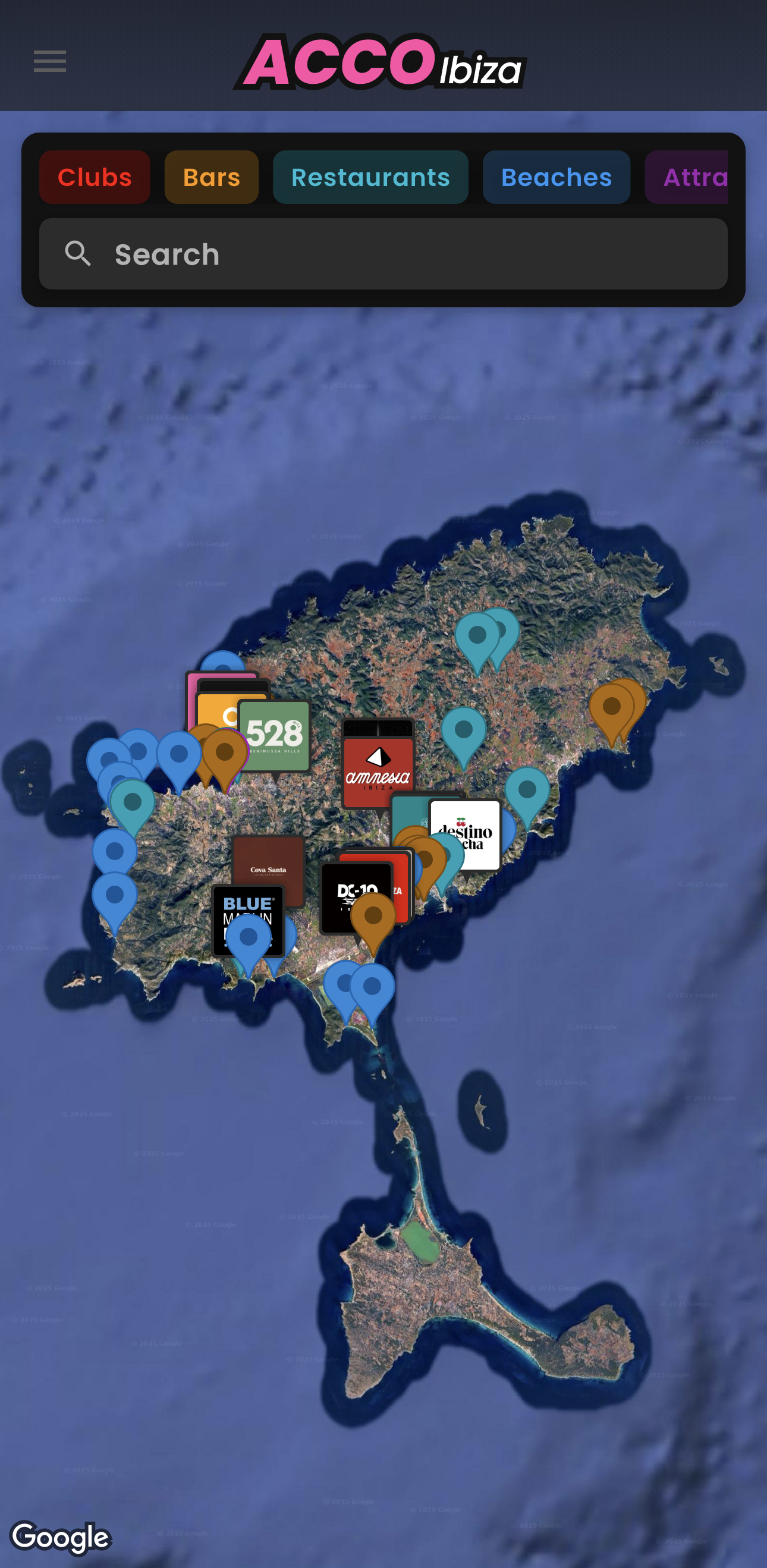Toggle the Clubs filter
The image size is (767, 1568).
(x=95, y=177)
